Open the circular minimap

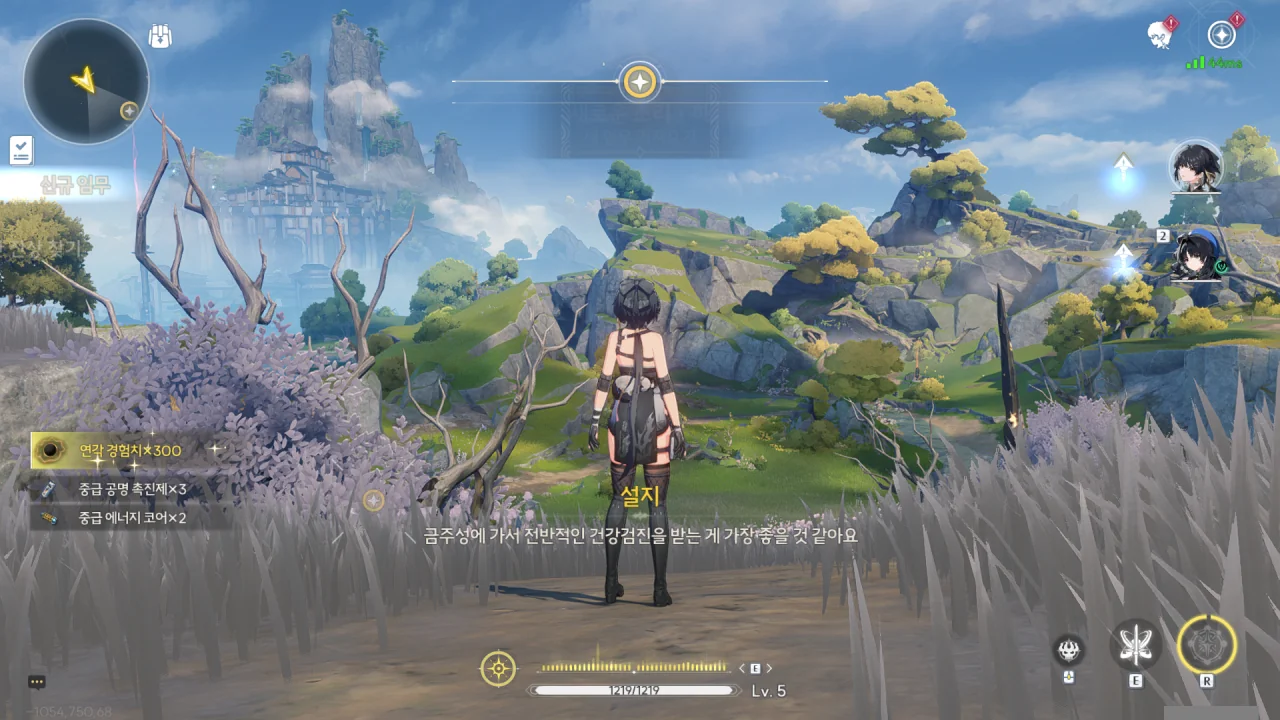(x=86, y=82)
